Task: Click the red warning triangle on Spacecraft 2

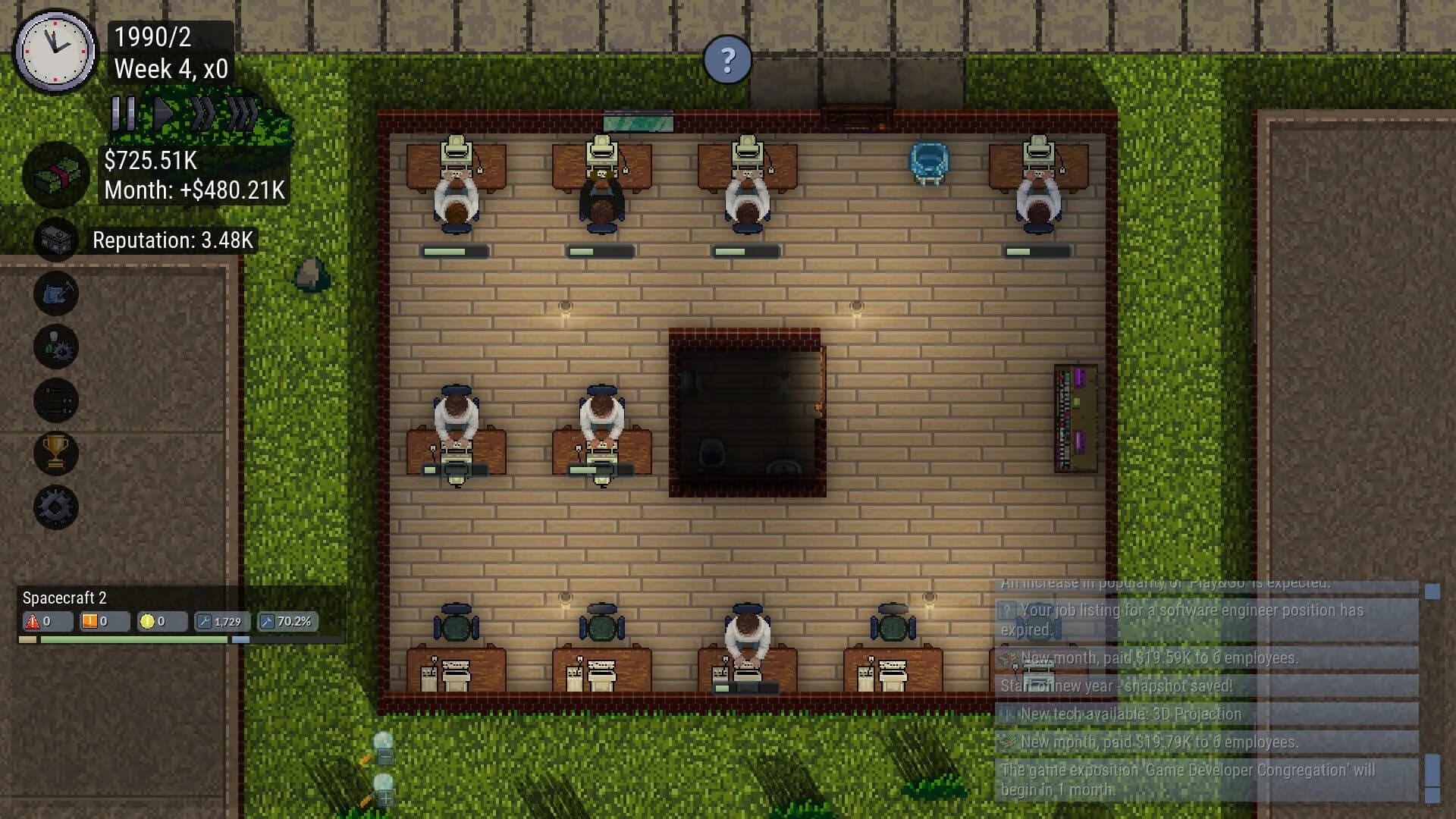Action: click(34, 621)
